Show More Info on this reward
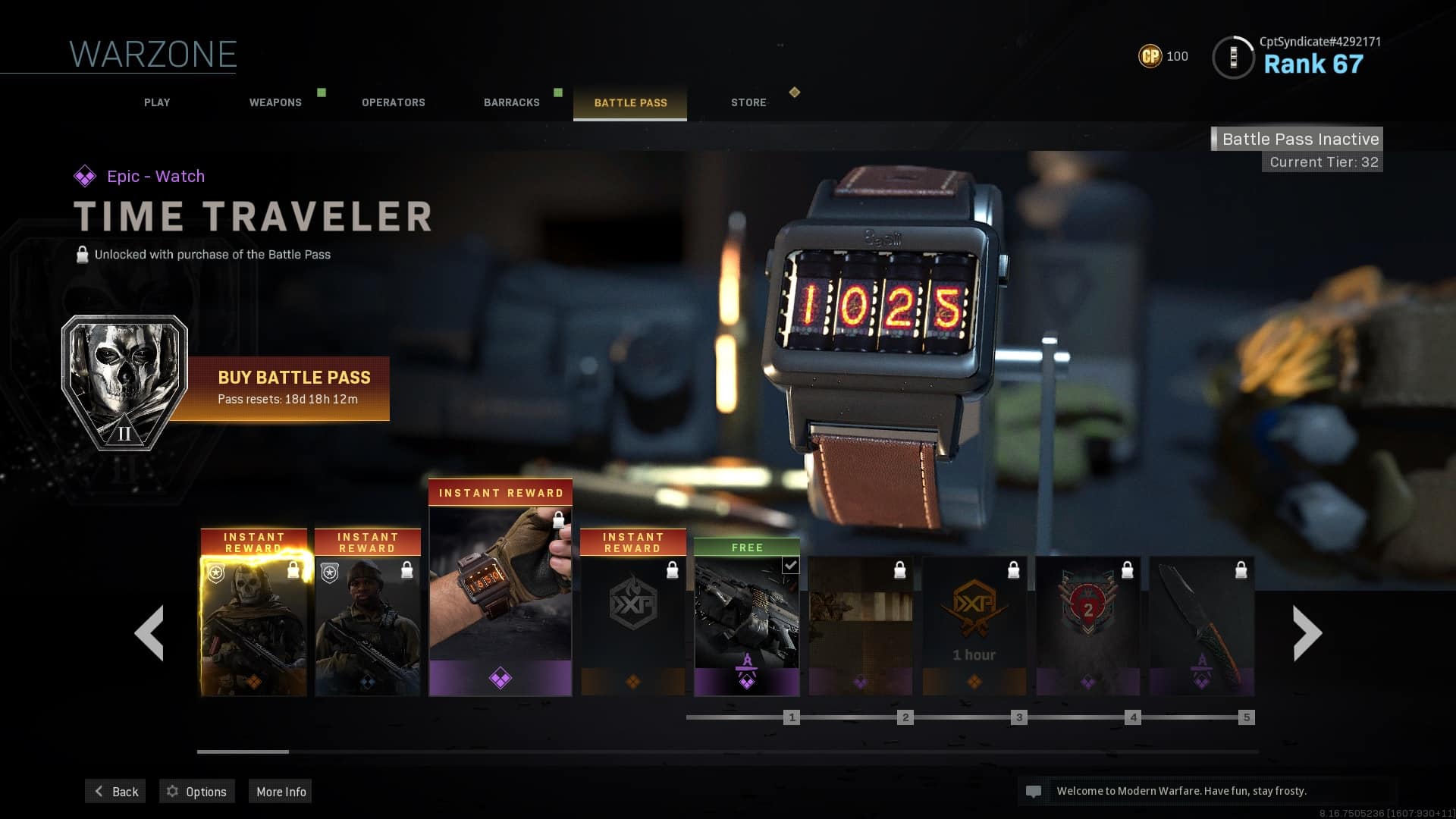Image resolution: width=1456 pixels, height=819 pixels. point(281,791)
